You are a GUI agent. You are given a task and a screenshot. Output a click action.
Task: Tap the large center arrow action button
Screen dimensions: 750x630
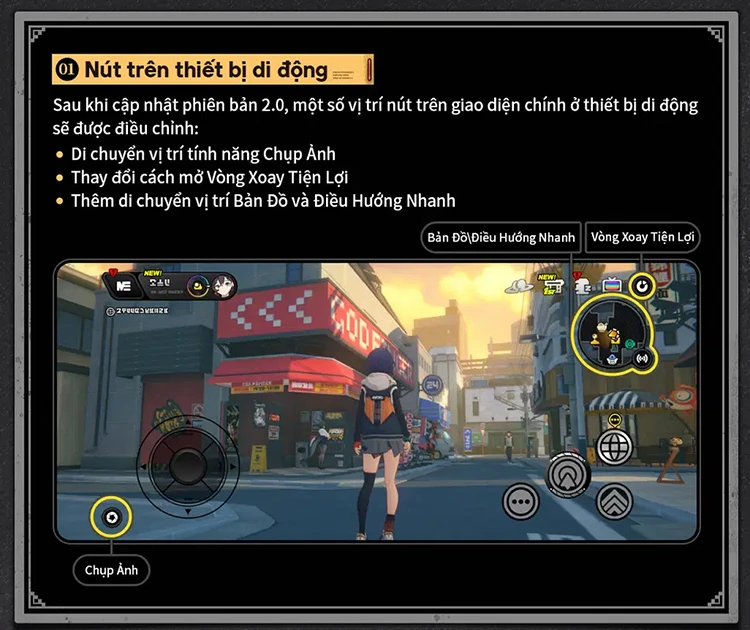(569, 473)
